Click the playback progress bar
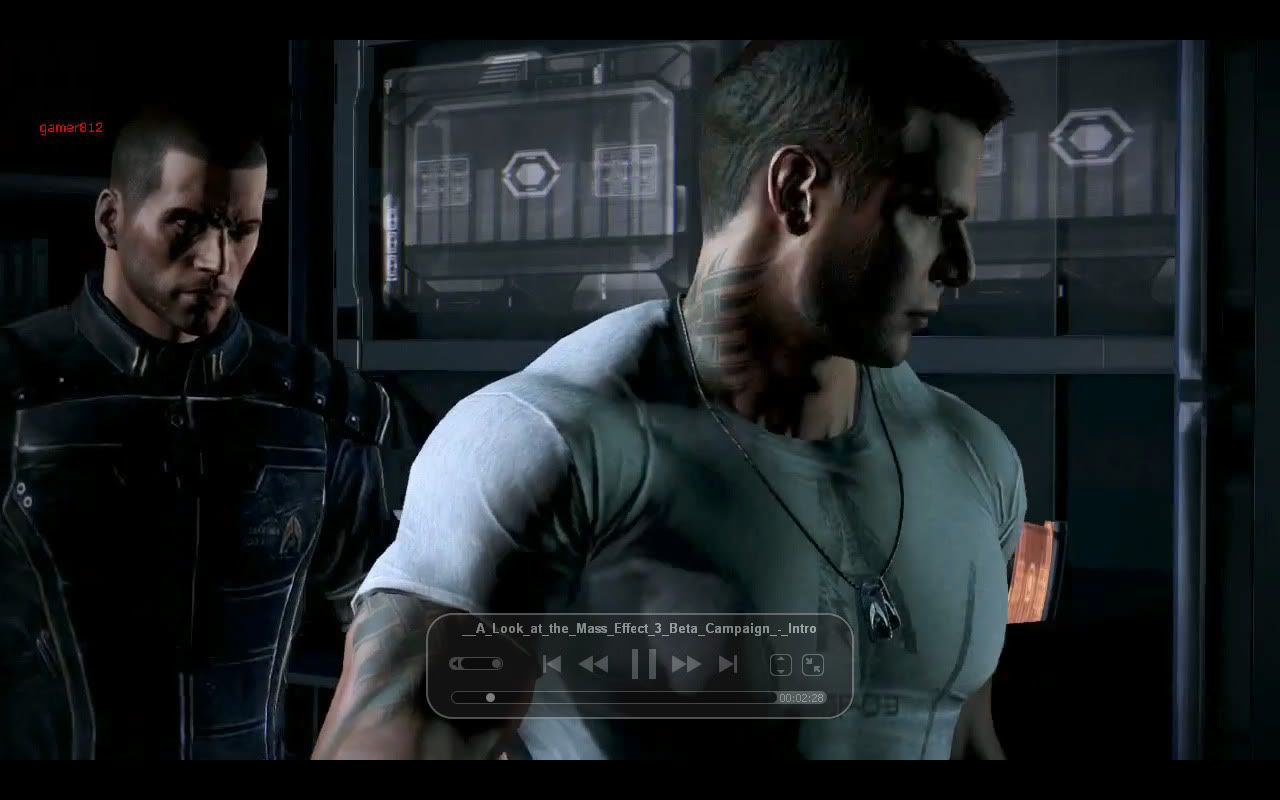 click(613, 697)
